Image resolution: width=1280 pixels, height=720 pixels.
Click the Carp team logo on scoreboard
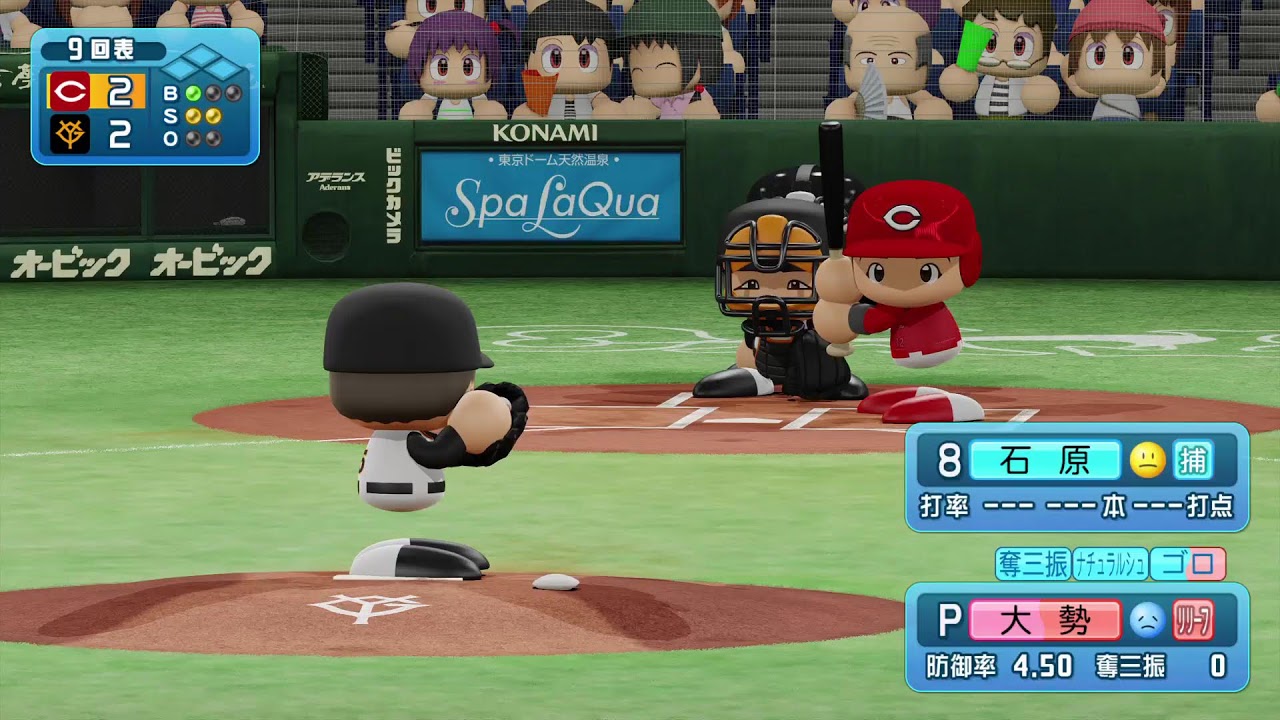click(x=70, y=93)
